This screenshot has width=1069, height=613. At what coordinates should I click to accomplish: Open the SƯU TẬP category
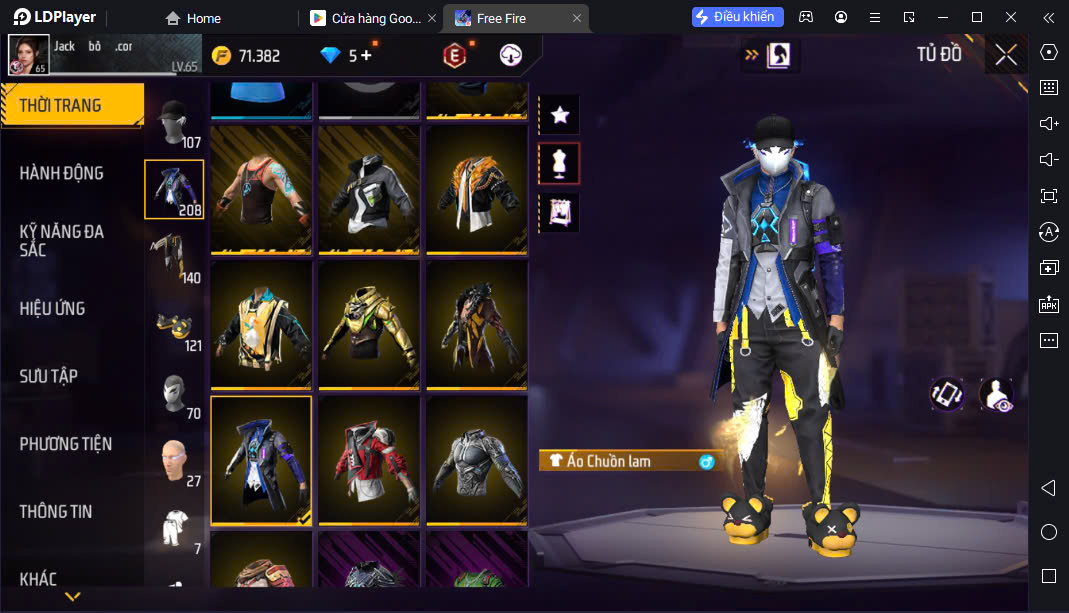(49, 376)
